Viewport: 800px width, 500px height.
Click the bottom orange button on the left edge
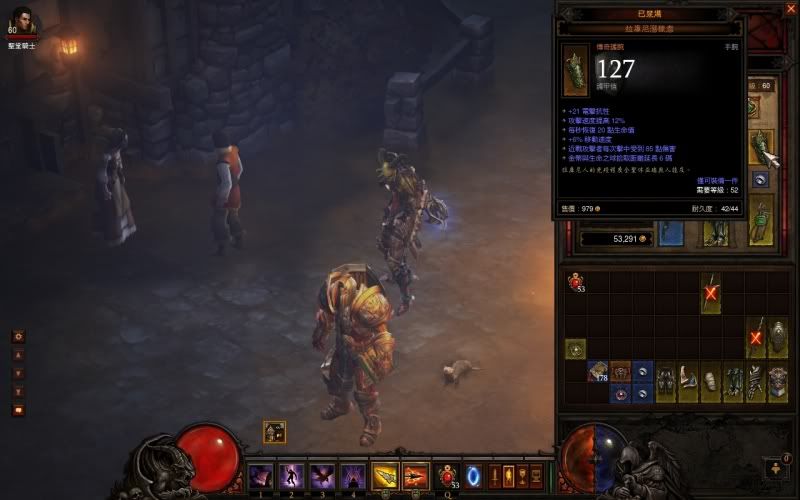coord(17,410)
